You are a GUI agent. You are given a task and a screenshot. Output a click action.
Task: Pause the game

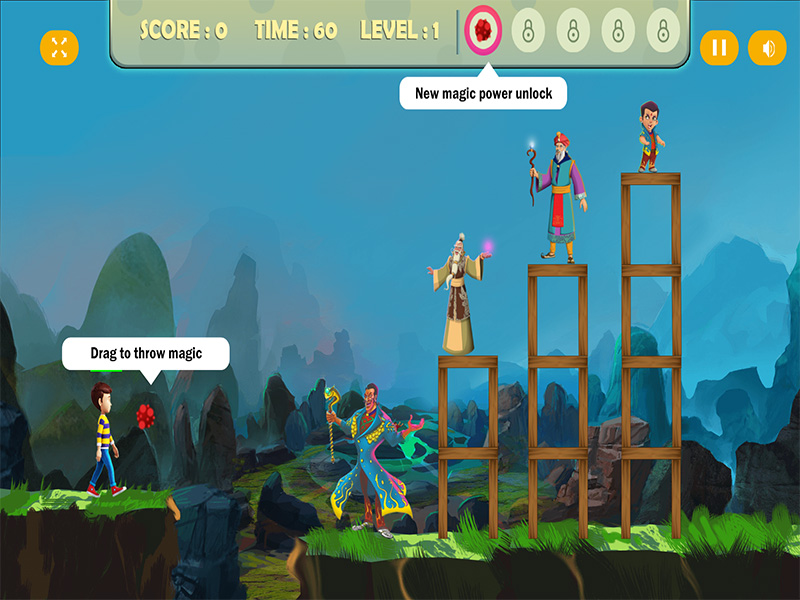click(719, 47)
